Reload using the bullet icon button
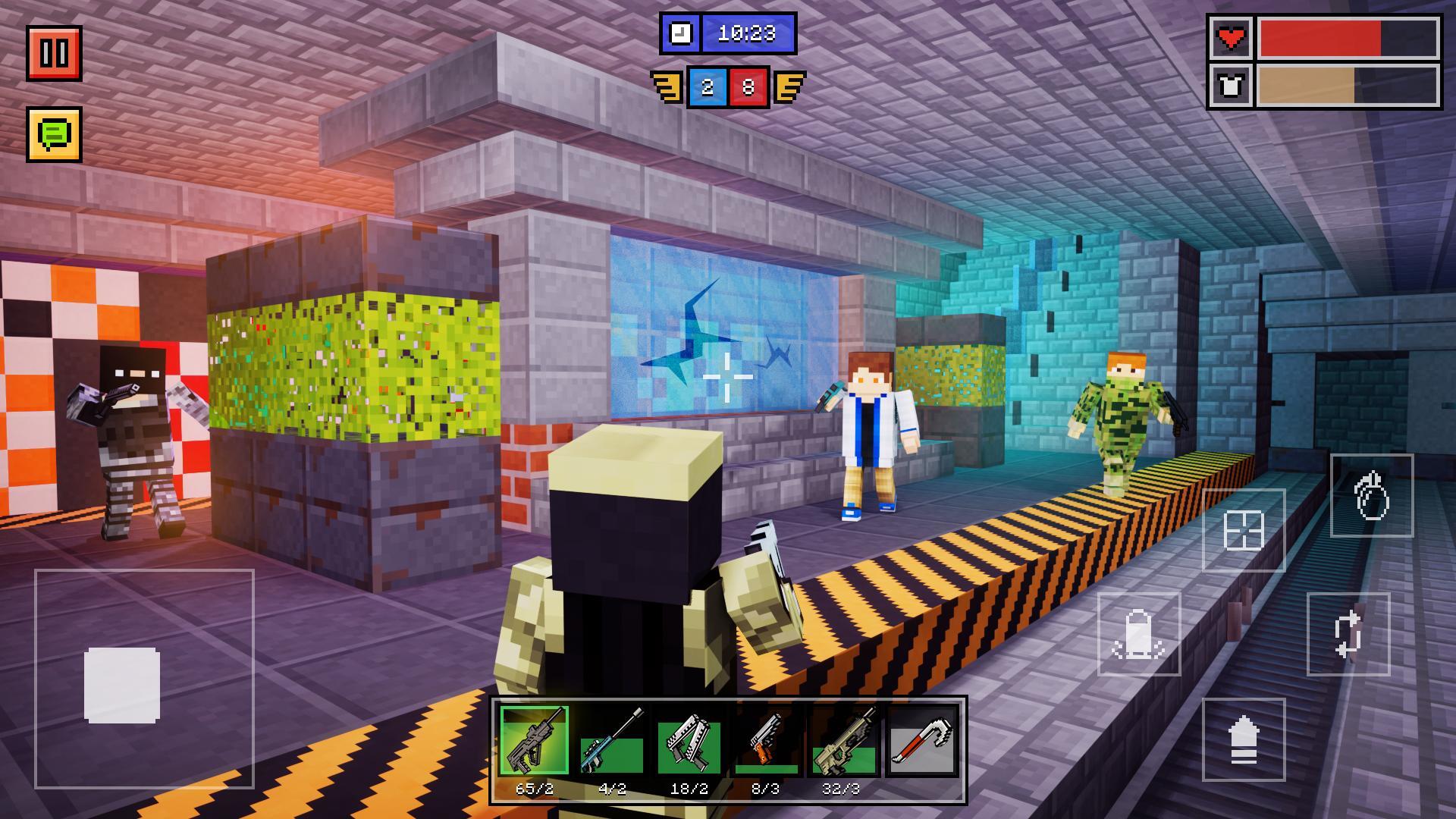 click(x=1139, y=634)
